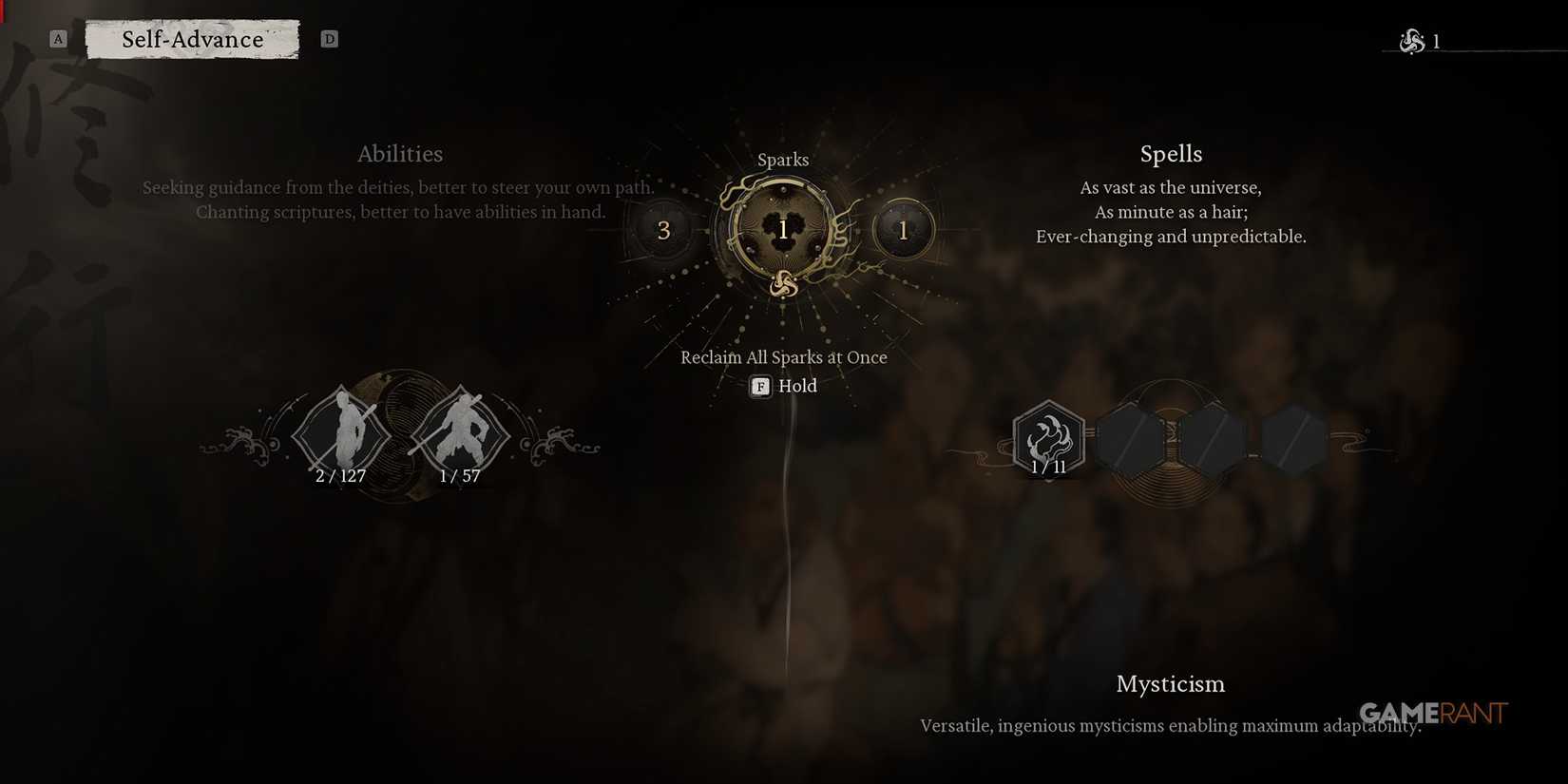
Task: Click the triple-swirl emblem below the Sparks orb
Action: pyautogui.click(x=782, y=284)
